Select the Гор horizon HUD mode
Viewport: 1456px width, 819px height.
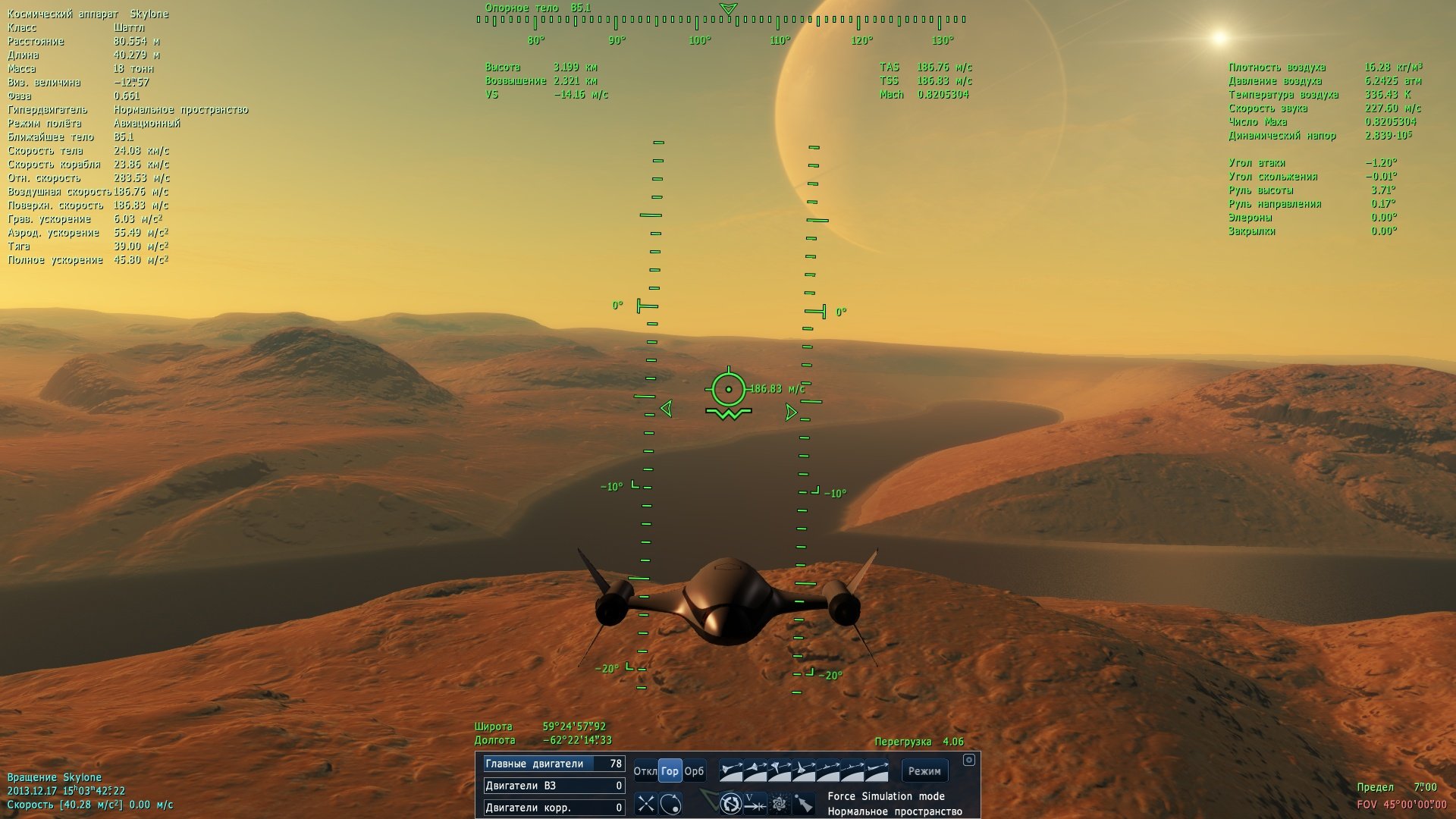coord(670,771)
